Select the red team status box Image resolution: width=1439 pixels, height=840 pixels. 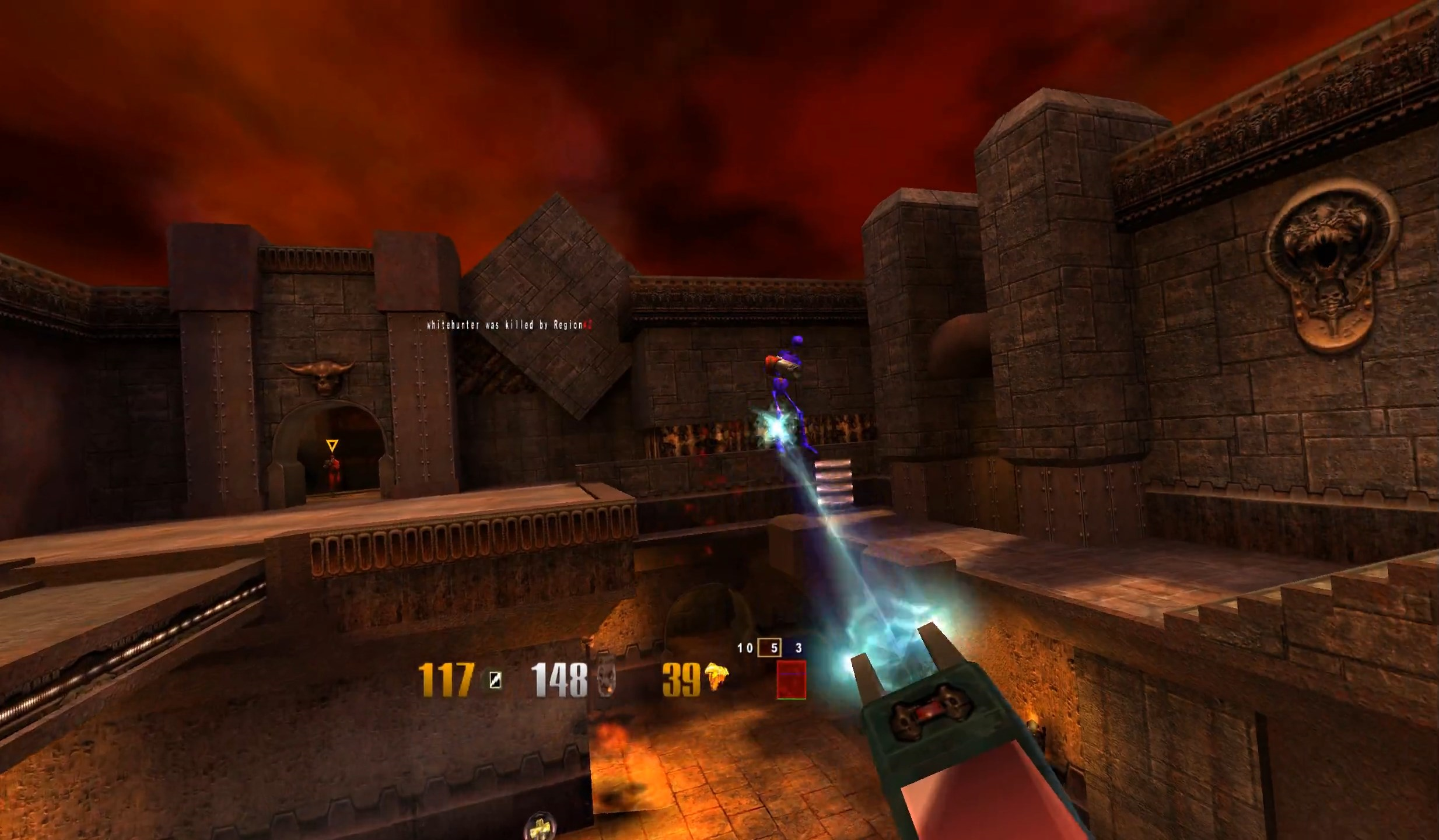click(791, 679)
